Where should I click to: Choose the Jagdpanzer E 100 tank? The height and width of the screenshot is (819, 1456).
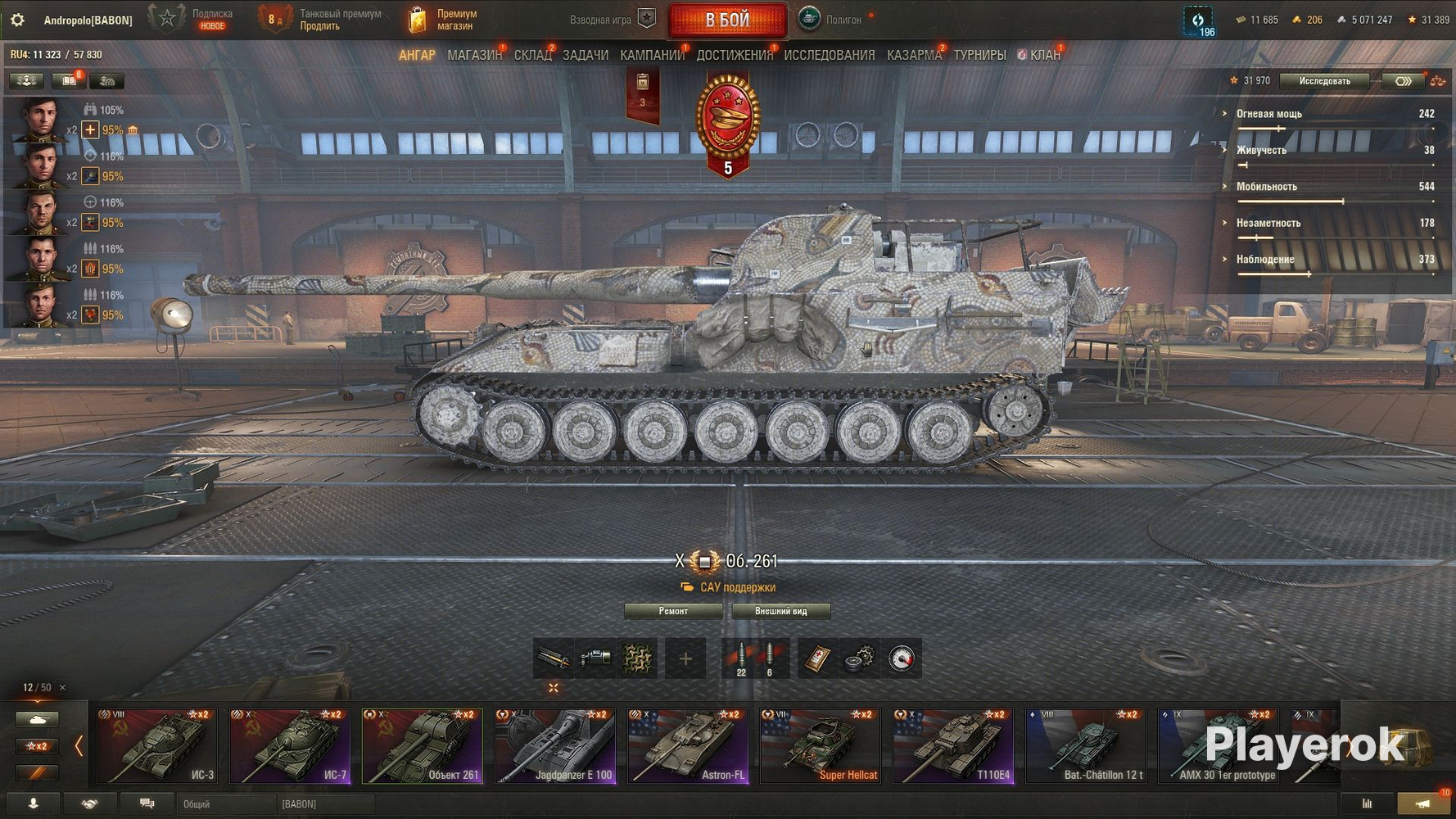[x=555, y=746]
